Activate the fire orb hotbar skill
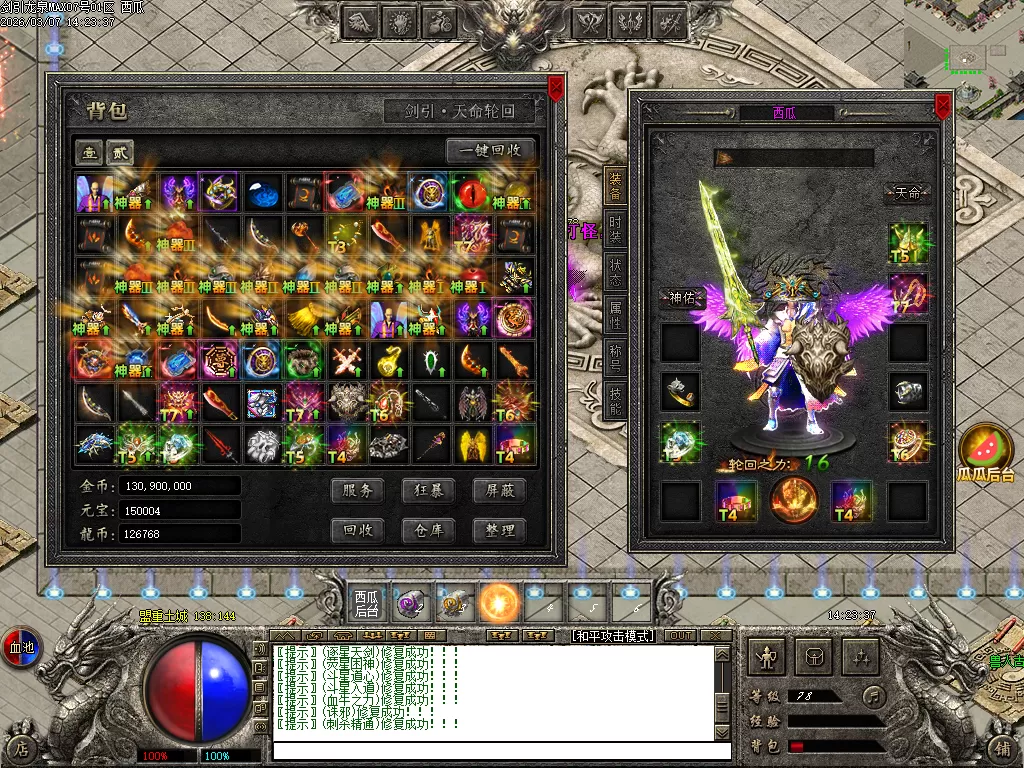 499,603
